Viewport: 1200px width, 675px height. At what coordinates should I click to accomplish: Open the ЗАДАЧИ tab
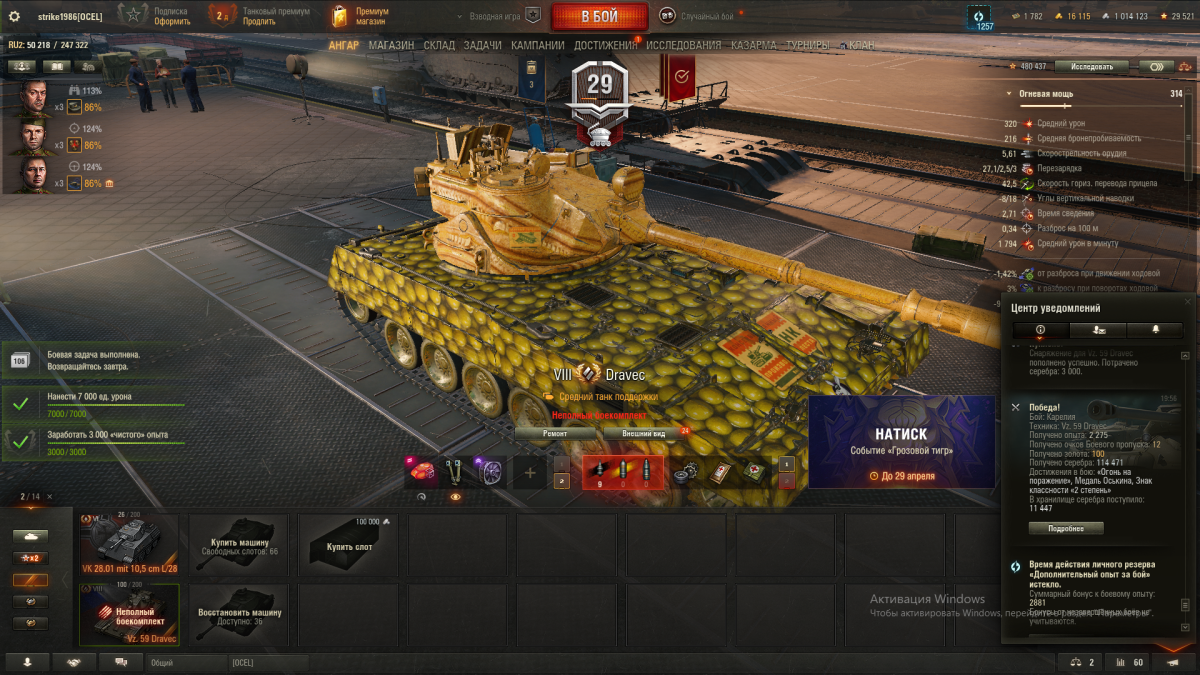pos(483,45)
